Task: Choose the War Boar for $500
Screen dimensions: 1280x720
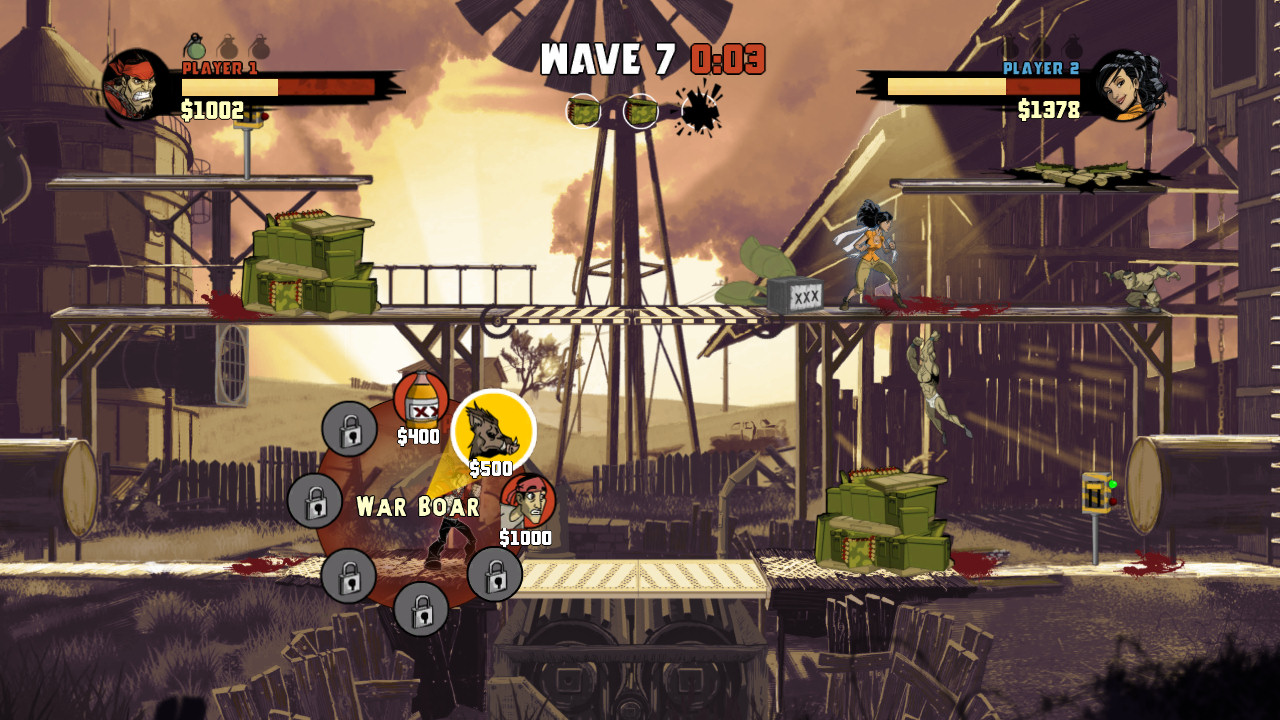Action: coord(494,430)
